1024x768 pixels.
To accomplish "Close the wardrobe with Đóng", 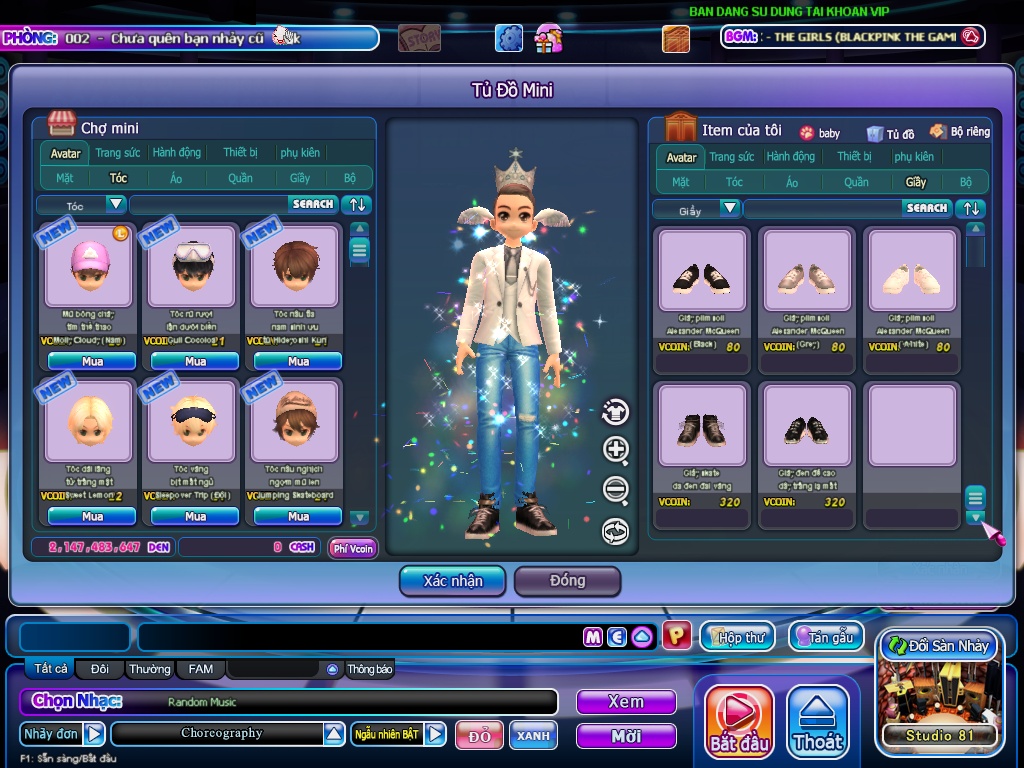I will (567, 581).
